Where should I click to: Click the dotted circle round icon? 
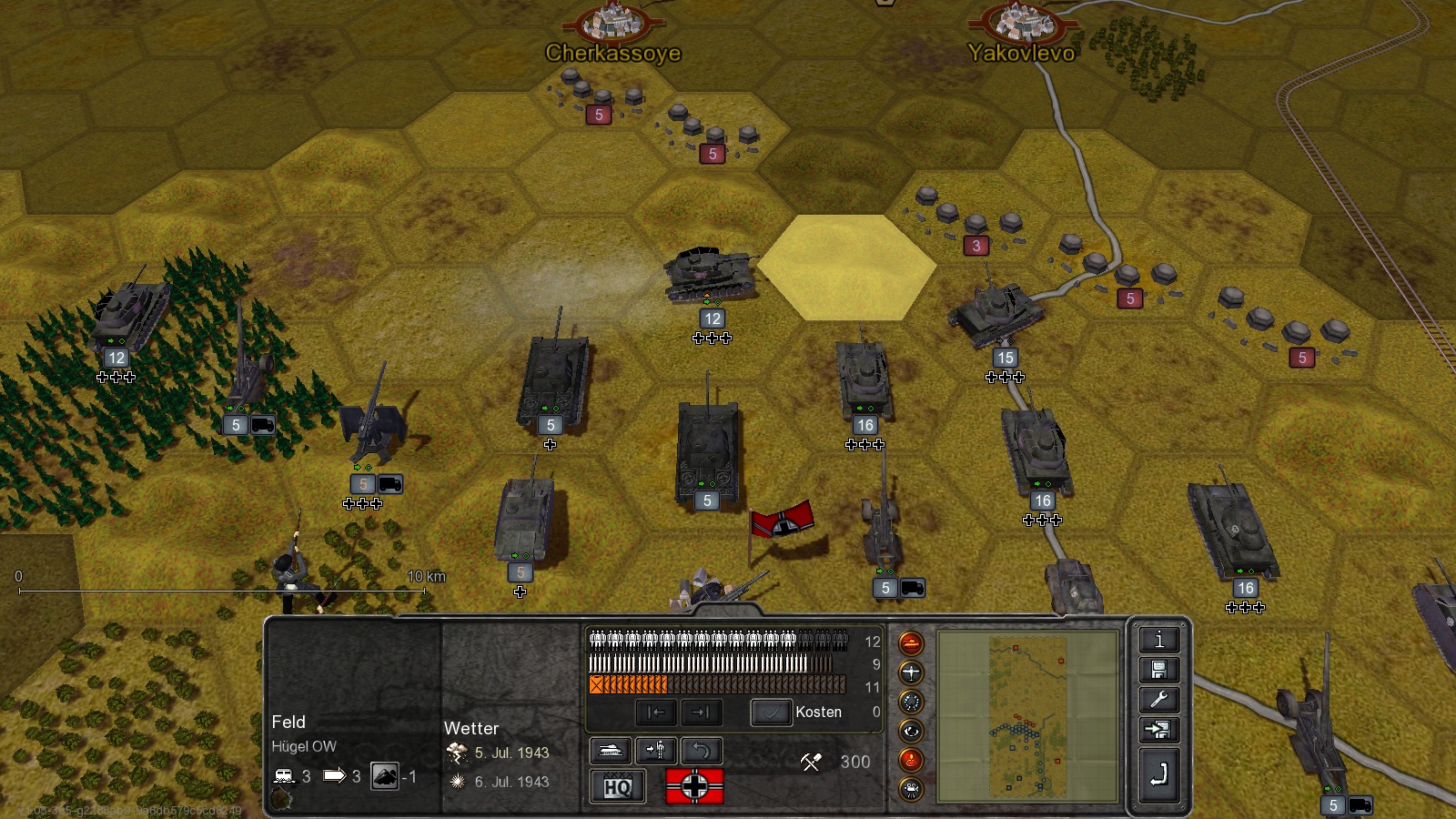point(911,702)
